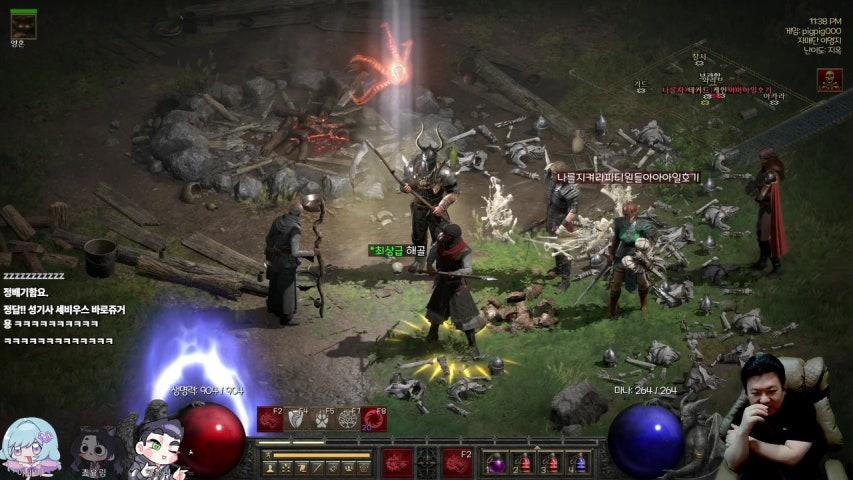Activate the F7 tree emblem skill
This screenshot has width=853, height=480.
tap(348, 420)
